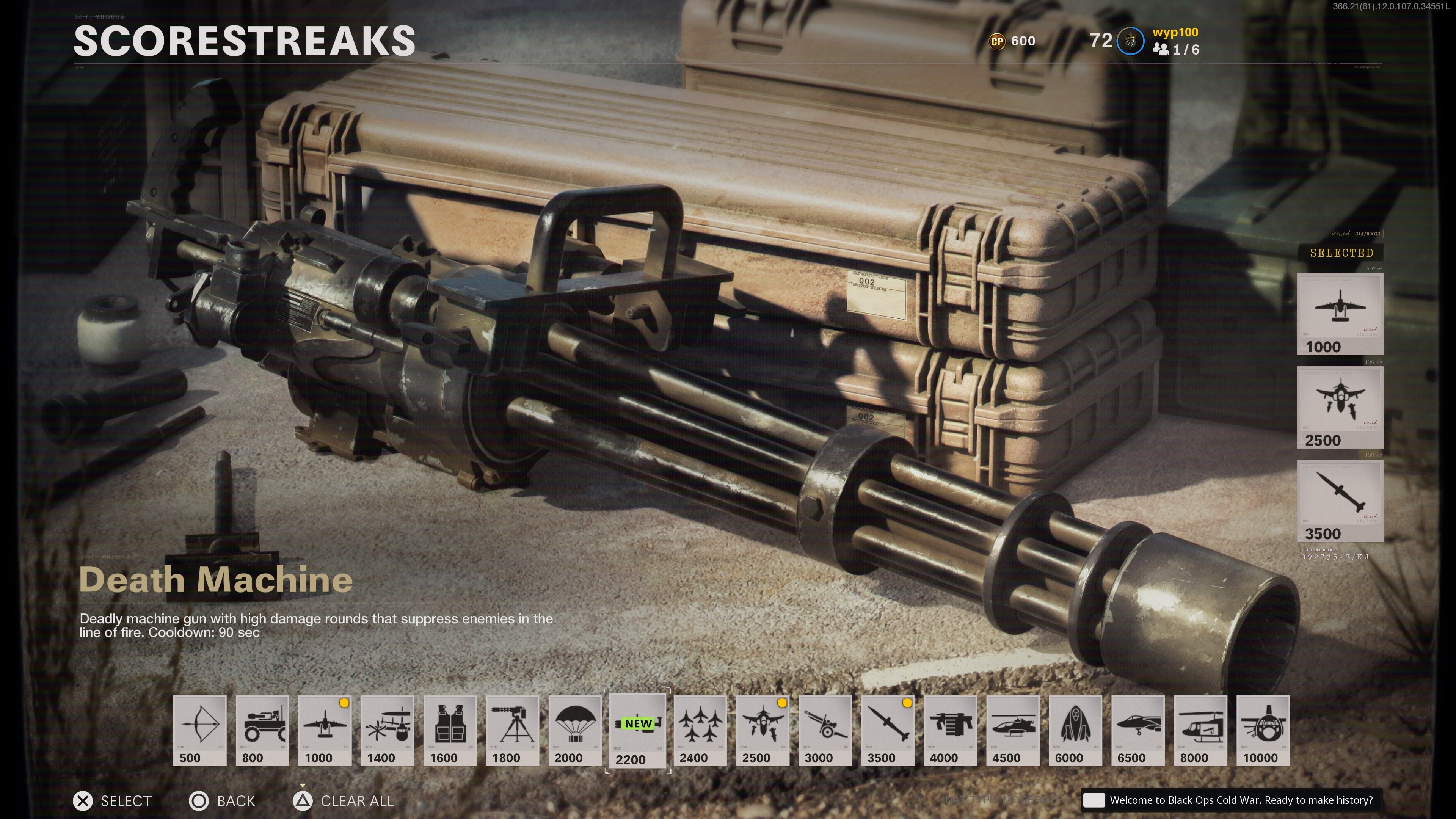Pick the Care Package parachute card
The height and width of the screenshot is (819, 1456).
(575, 730)
